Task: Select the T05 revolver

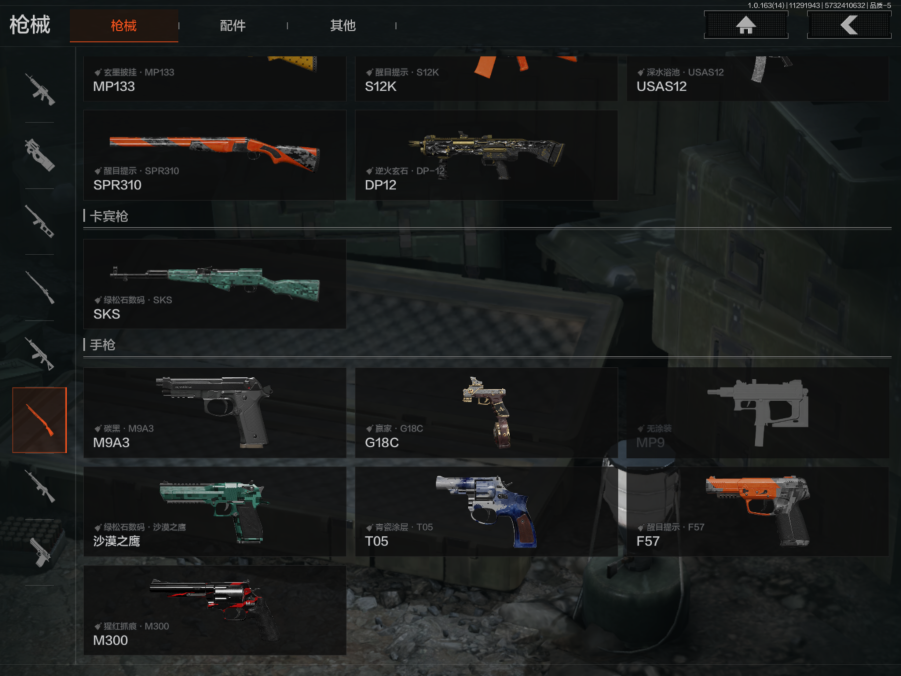Action: point(486,512)
